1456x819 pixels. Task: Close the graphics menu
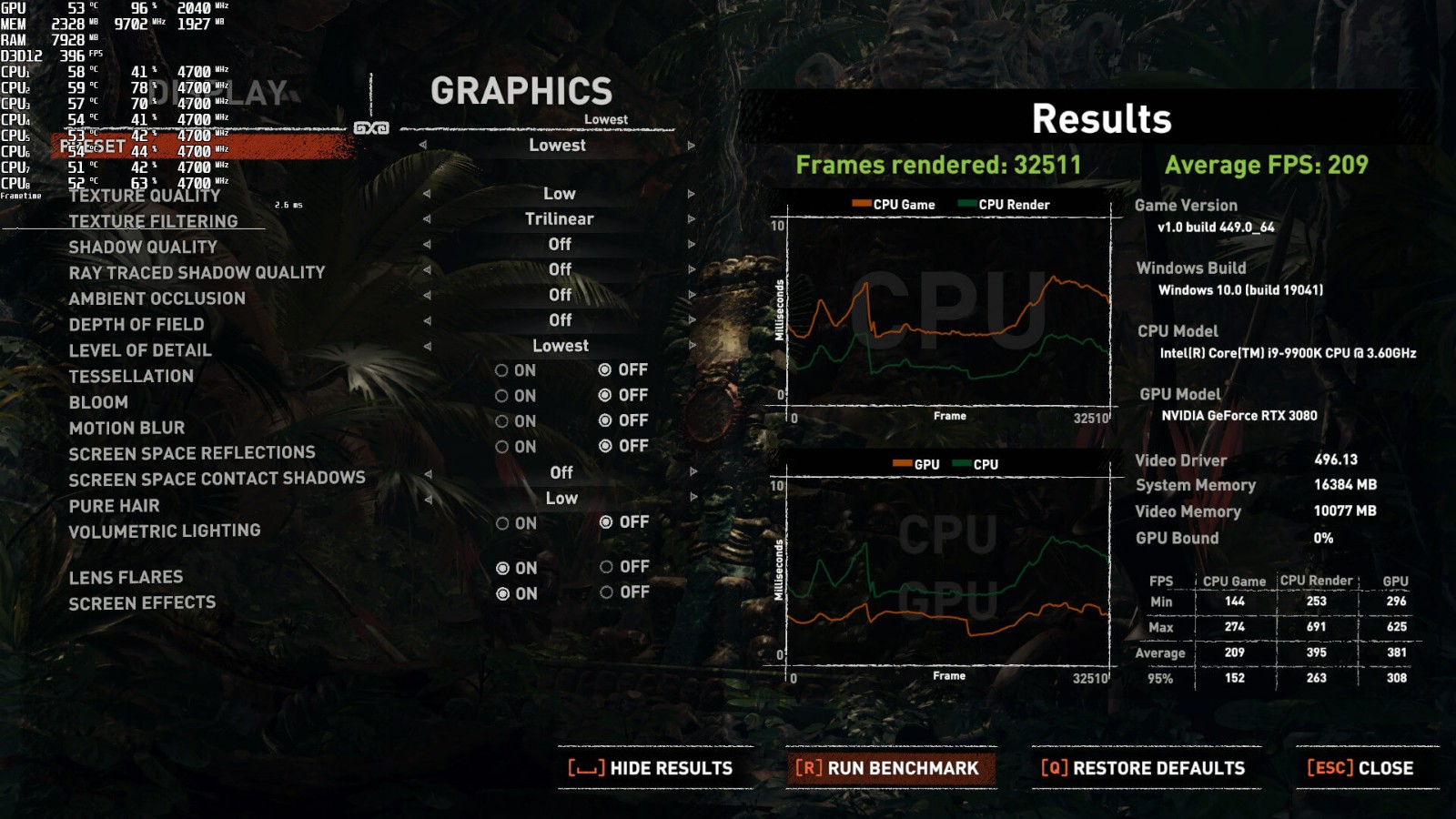pyautogui.click(x=1360, y=768)
